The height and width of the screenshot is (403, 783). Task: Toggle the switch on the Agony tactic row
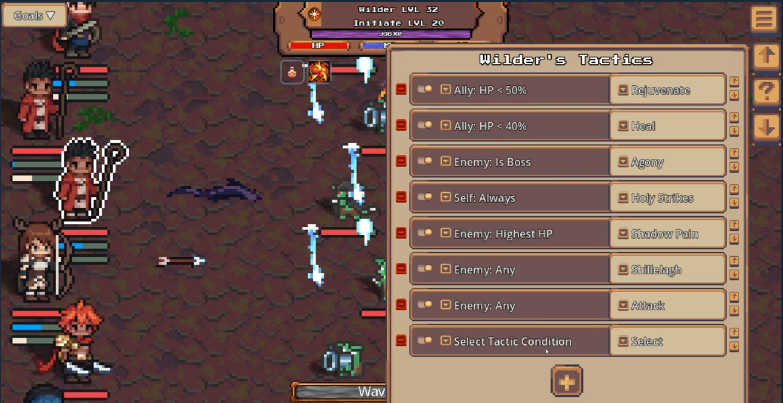point(425,162)
